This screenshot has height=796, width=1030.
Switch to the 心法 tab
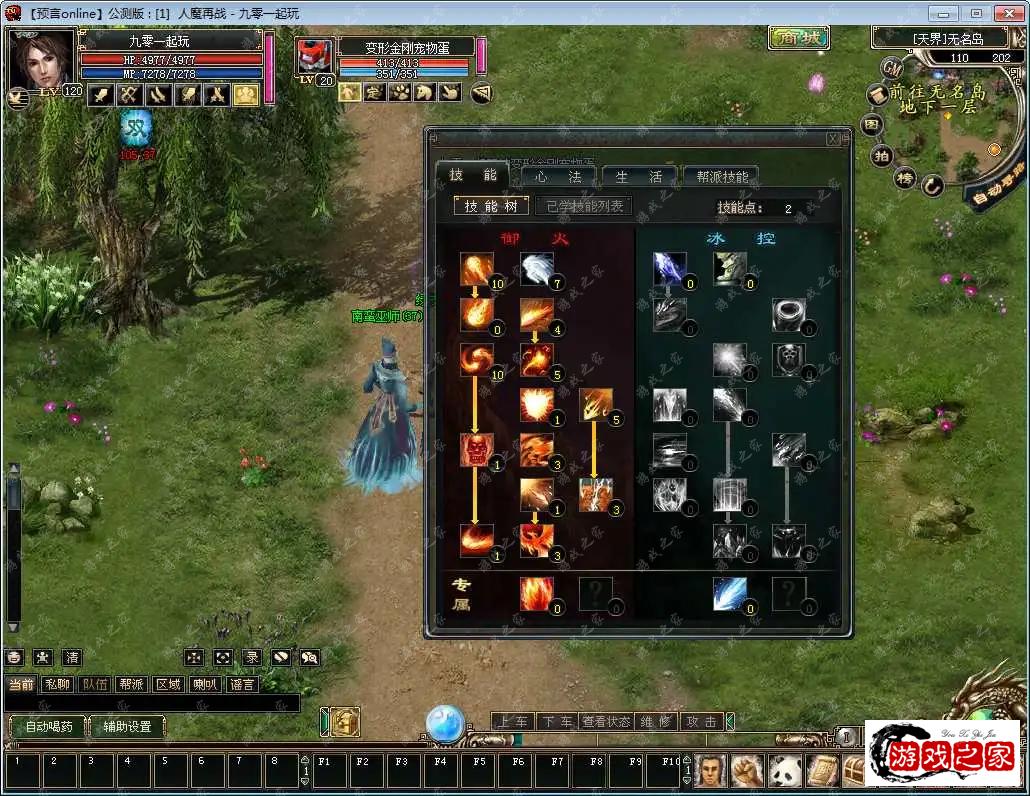(558, 177)
